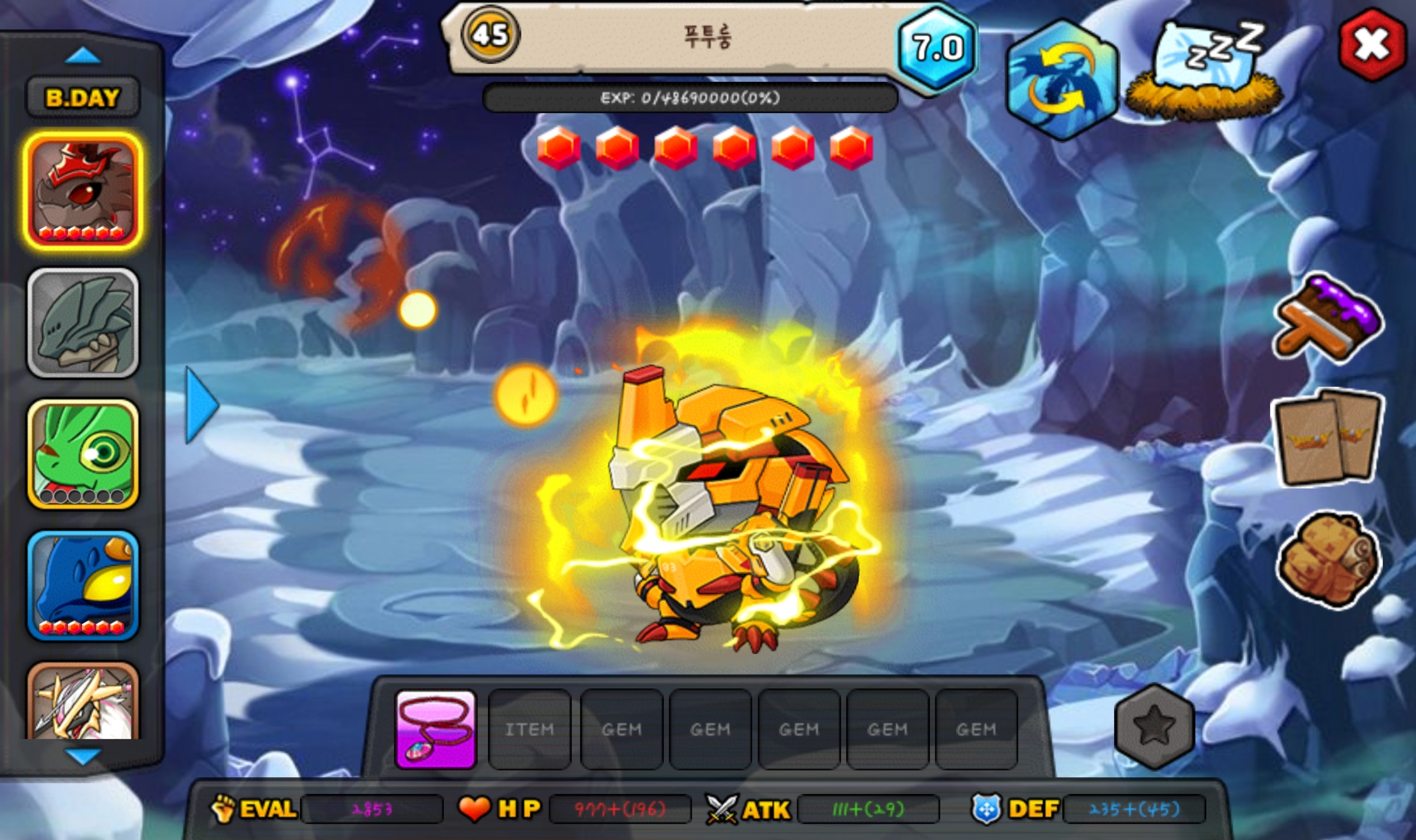Open the dragon cards icon

tap(1327, 438)
